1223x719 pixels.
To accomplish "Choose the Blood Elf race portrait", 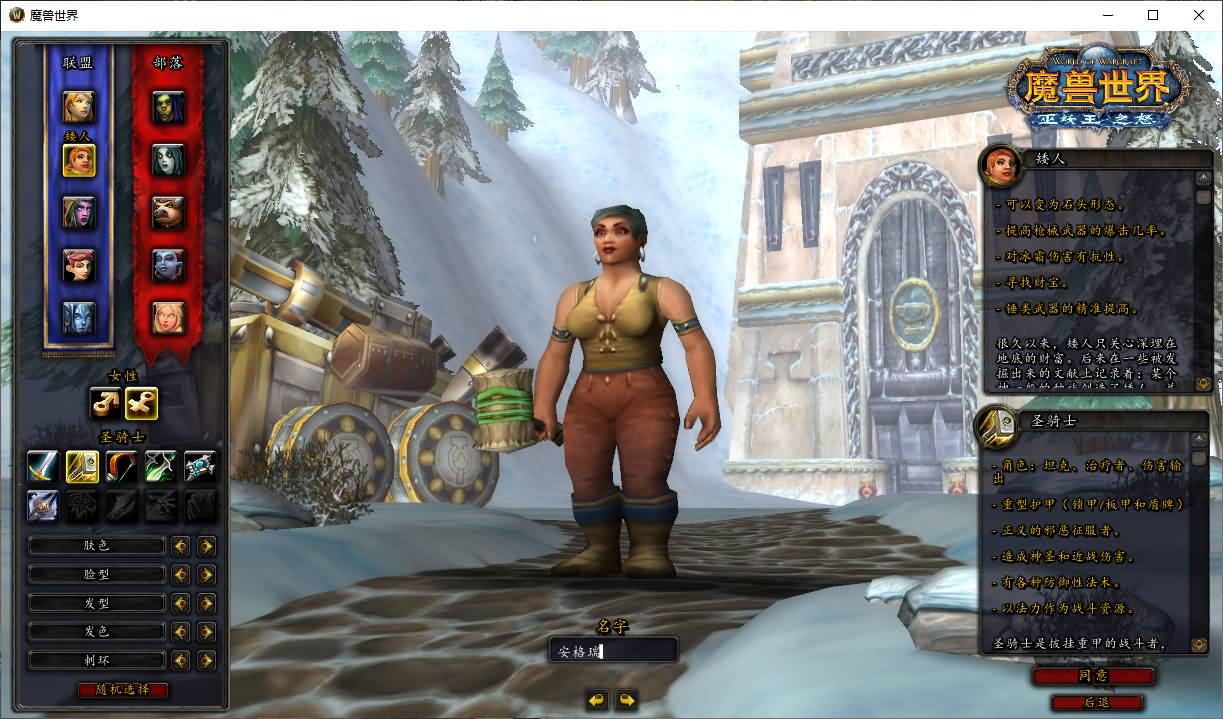I will point(168,318).
